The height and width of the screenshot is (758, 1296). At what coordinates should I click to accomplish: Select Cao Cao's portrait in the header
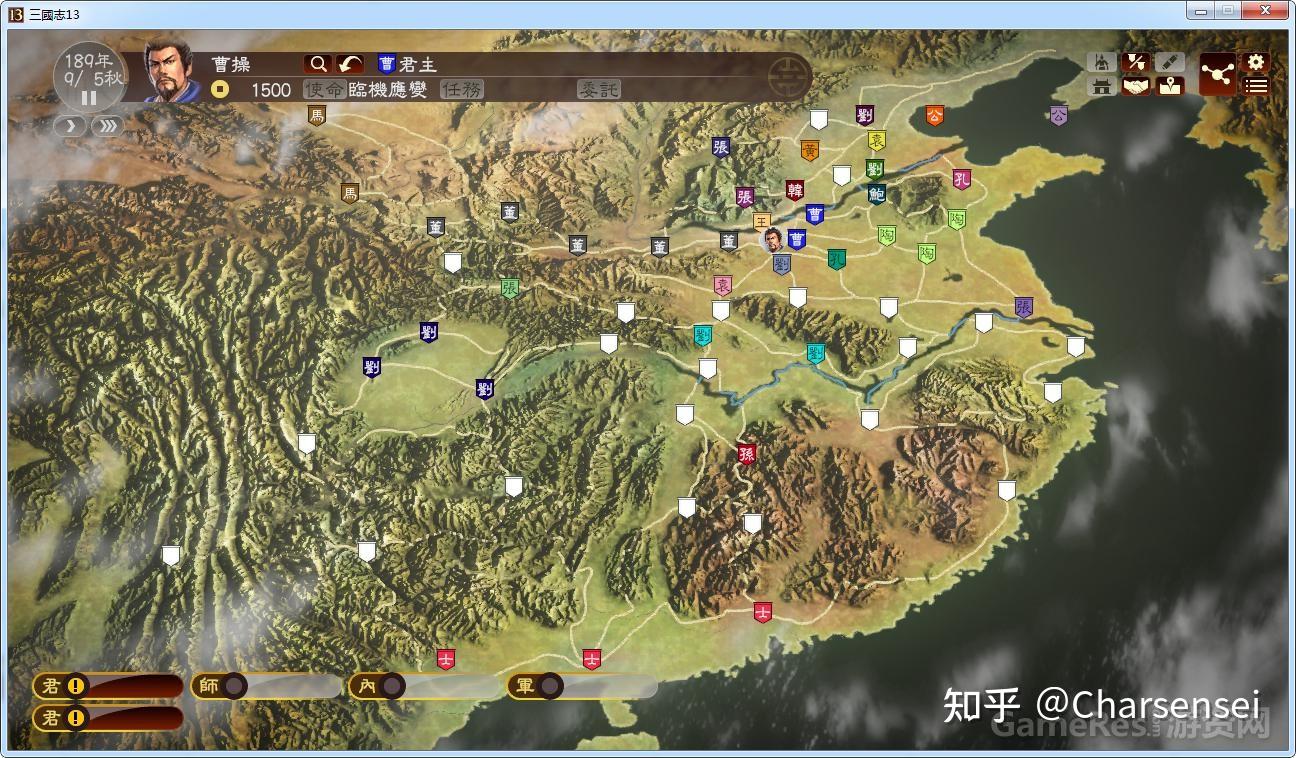pyautogui.click(x=169, y=73)
